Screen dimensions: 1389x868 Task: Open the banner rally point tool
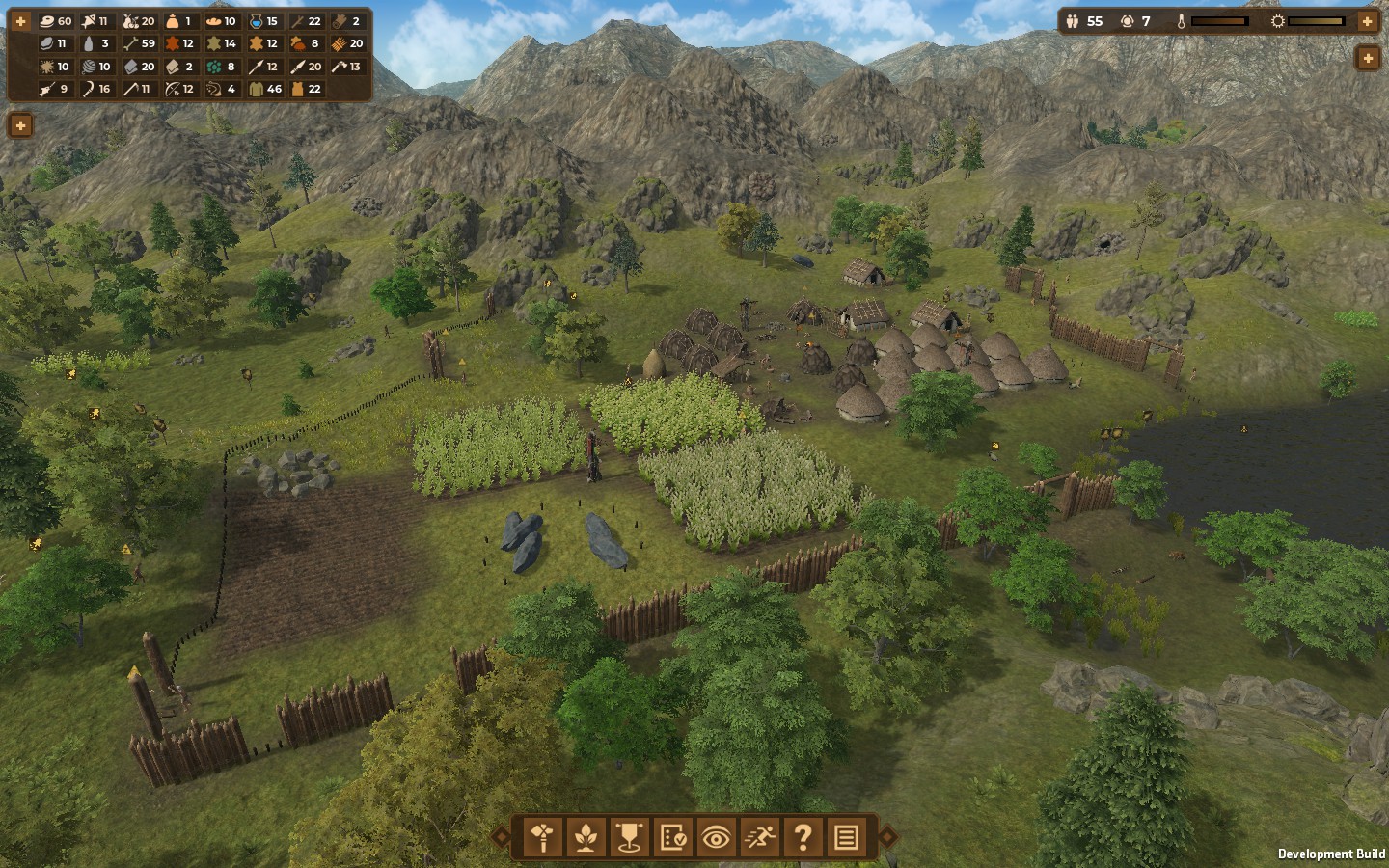629,837
